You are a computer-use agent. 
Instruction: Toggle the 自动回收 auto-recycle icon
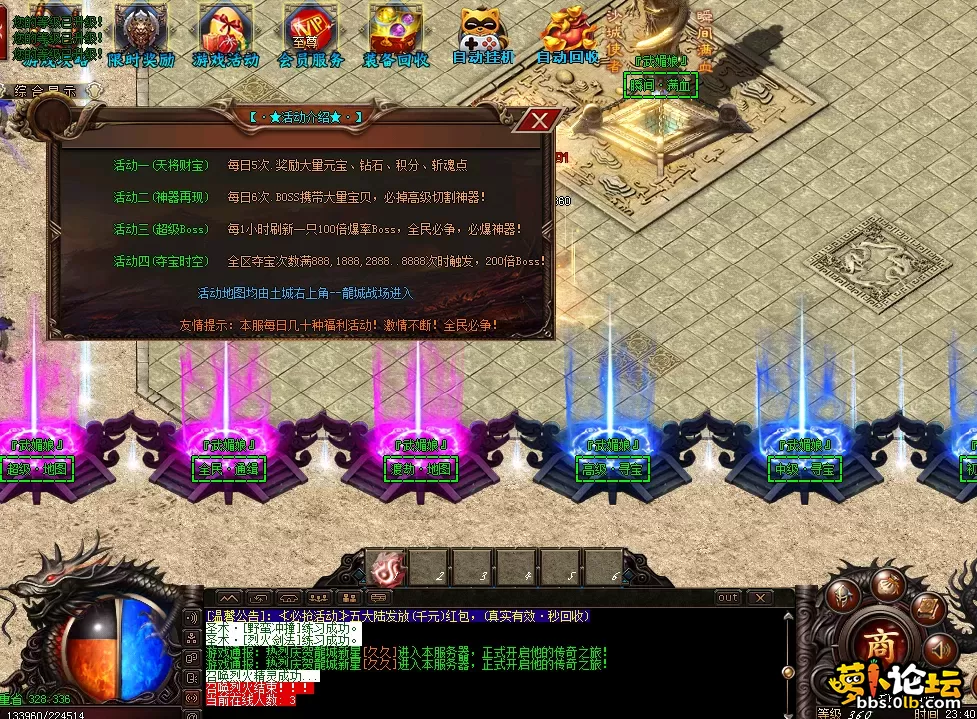[568, 34]
